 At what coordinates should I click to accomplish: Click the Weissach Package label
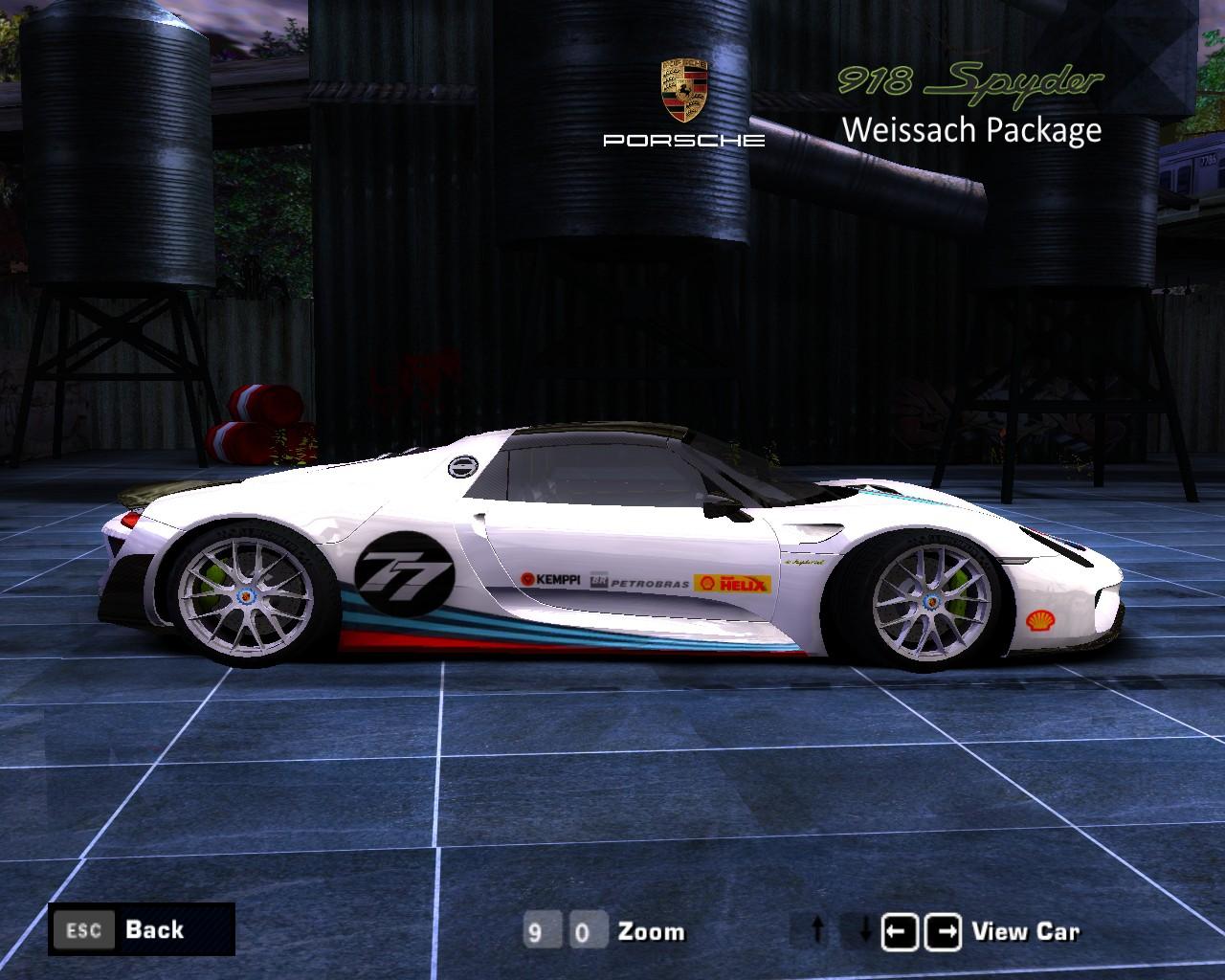coord(971,131)
